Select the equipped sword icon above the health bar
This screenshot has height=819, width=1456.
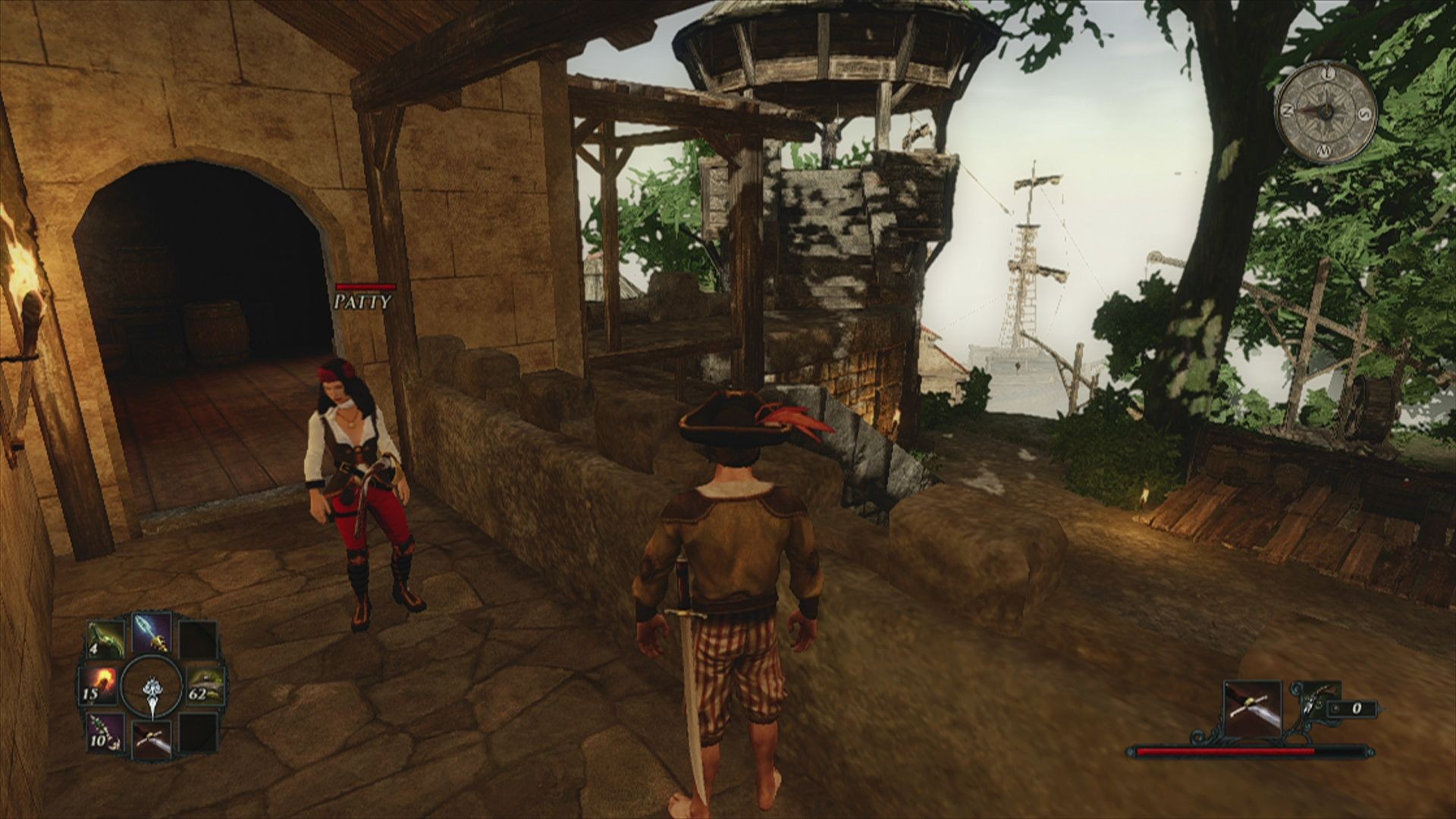1252,708
